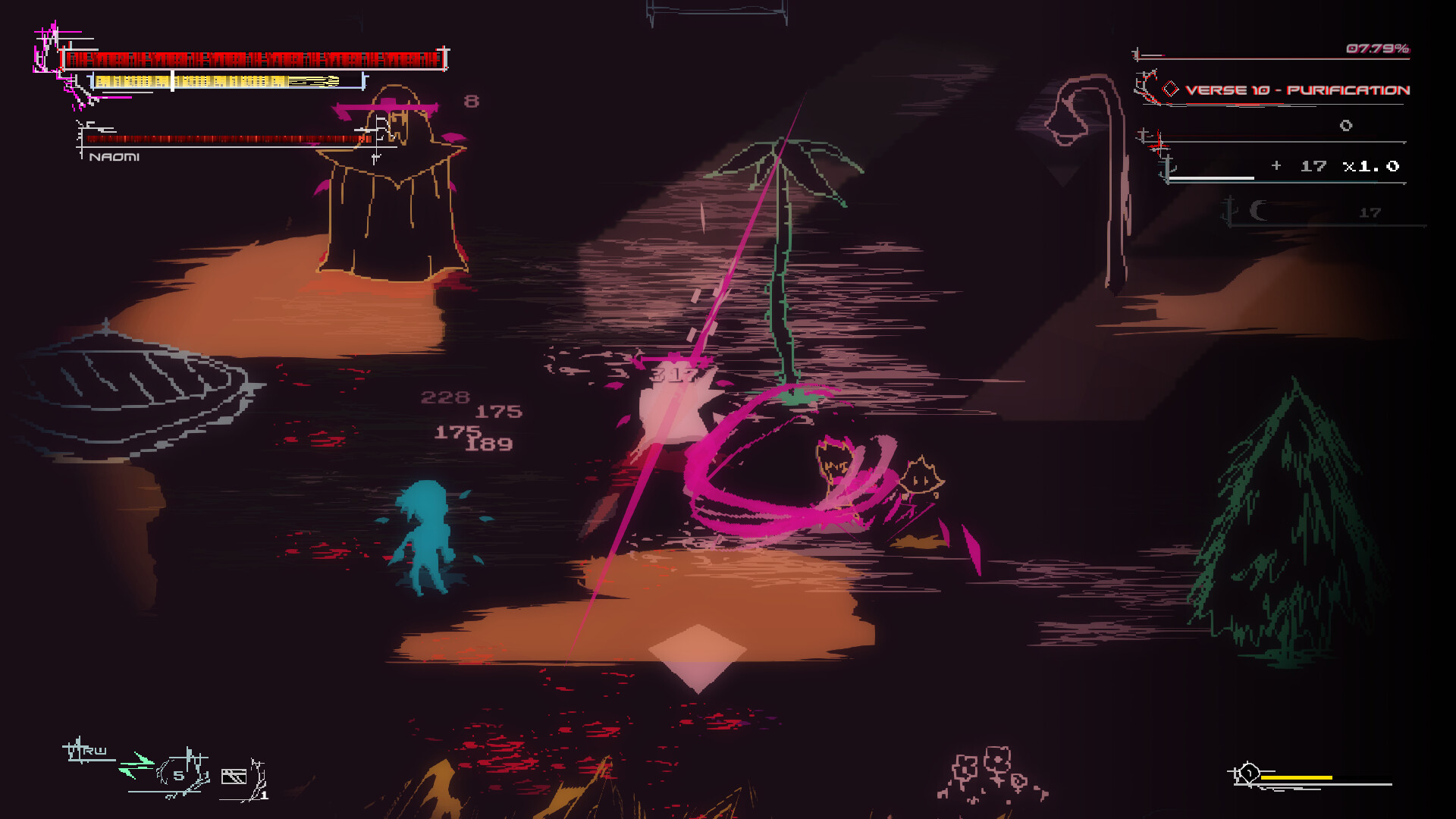
Task: Click the RW indicator icon bottom-left
Action: click(x=86, y=749)
